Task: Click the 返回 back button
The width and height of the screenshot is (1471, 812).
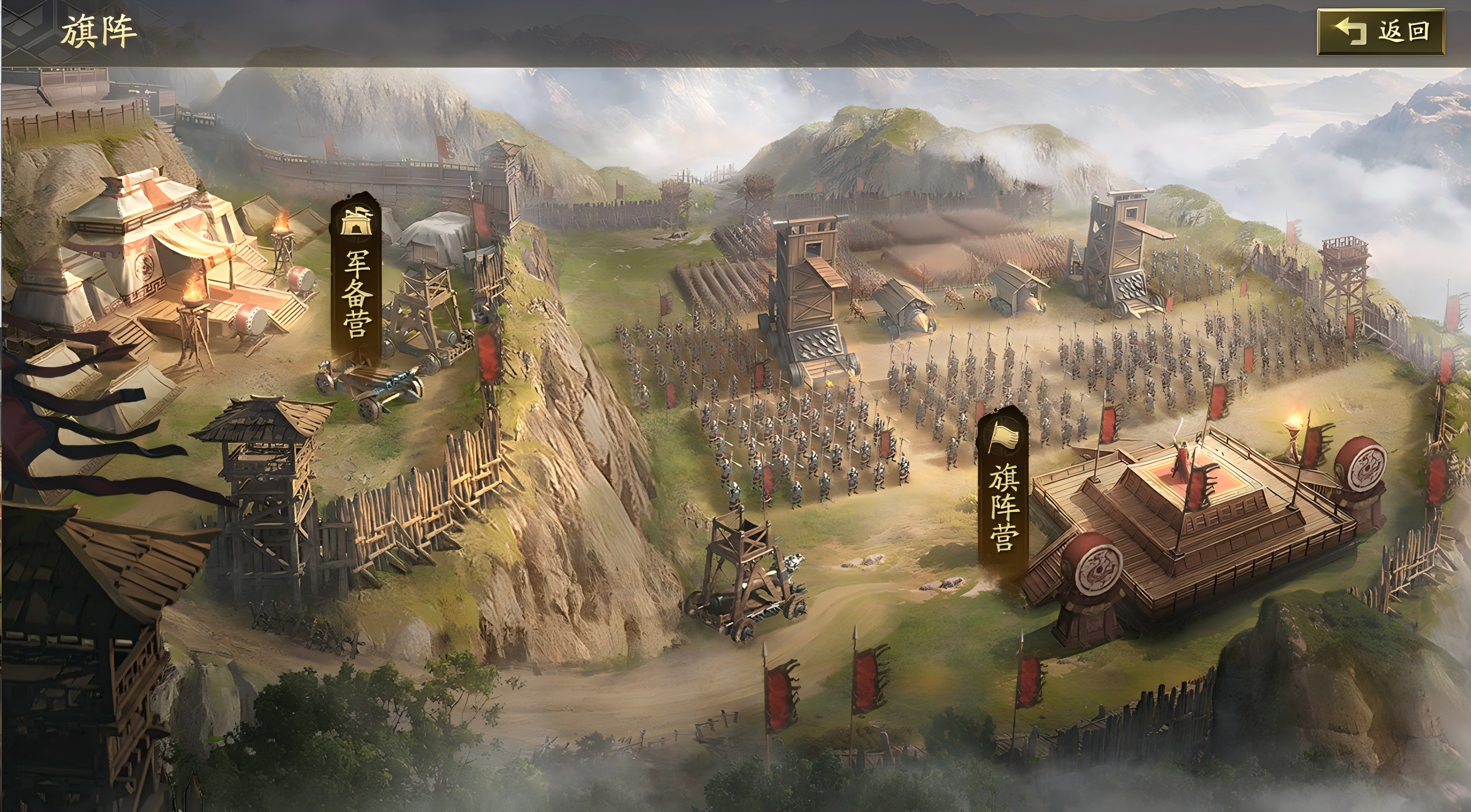Action: point(1381,32)
